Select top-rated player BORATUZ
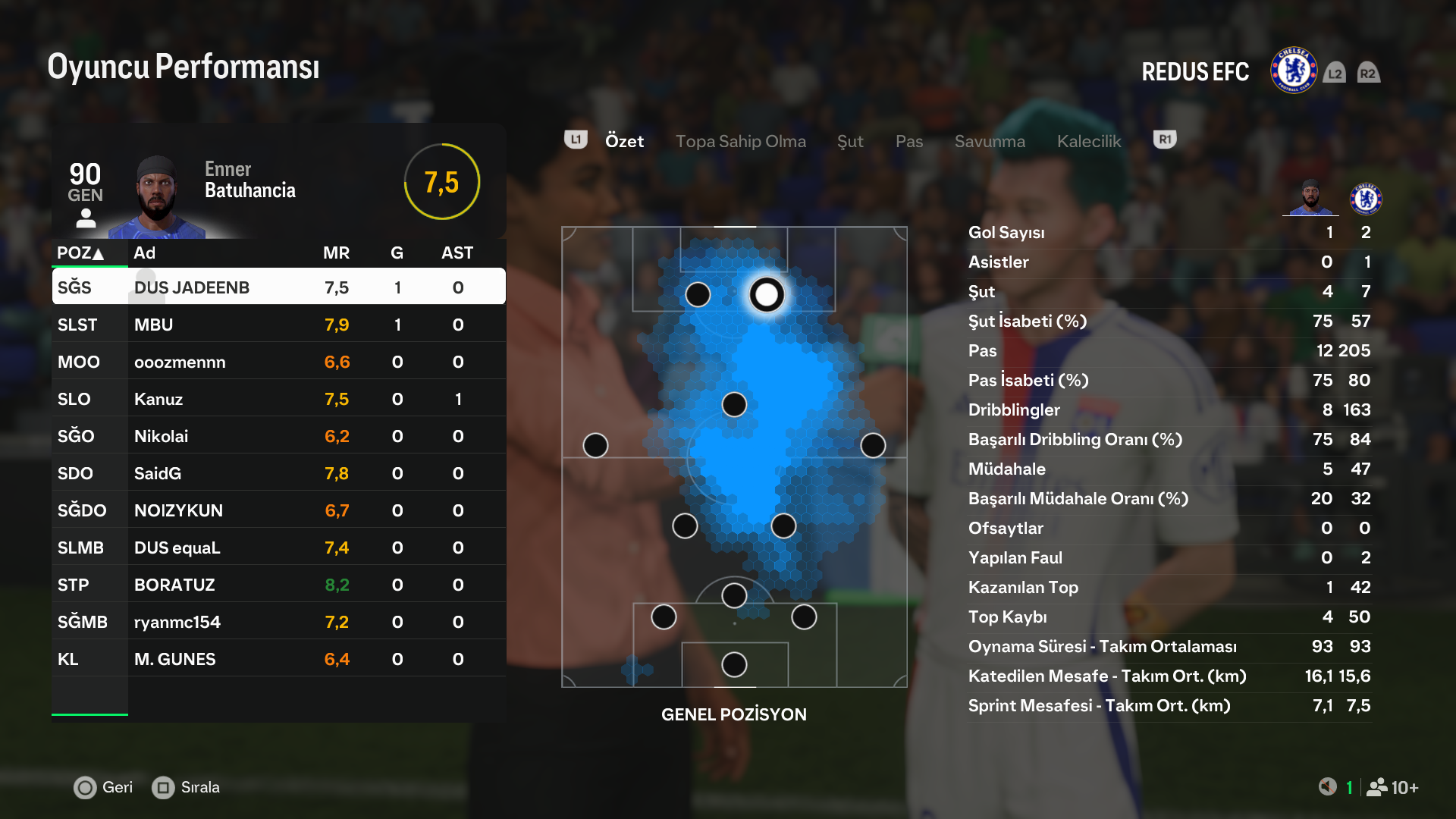 [x=278, y=585]
